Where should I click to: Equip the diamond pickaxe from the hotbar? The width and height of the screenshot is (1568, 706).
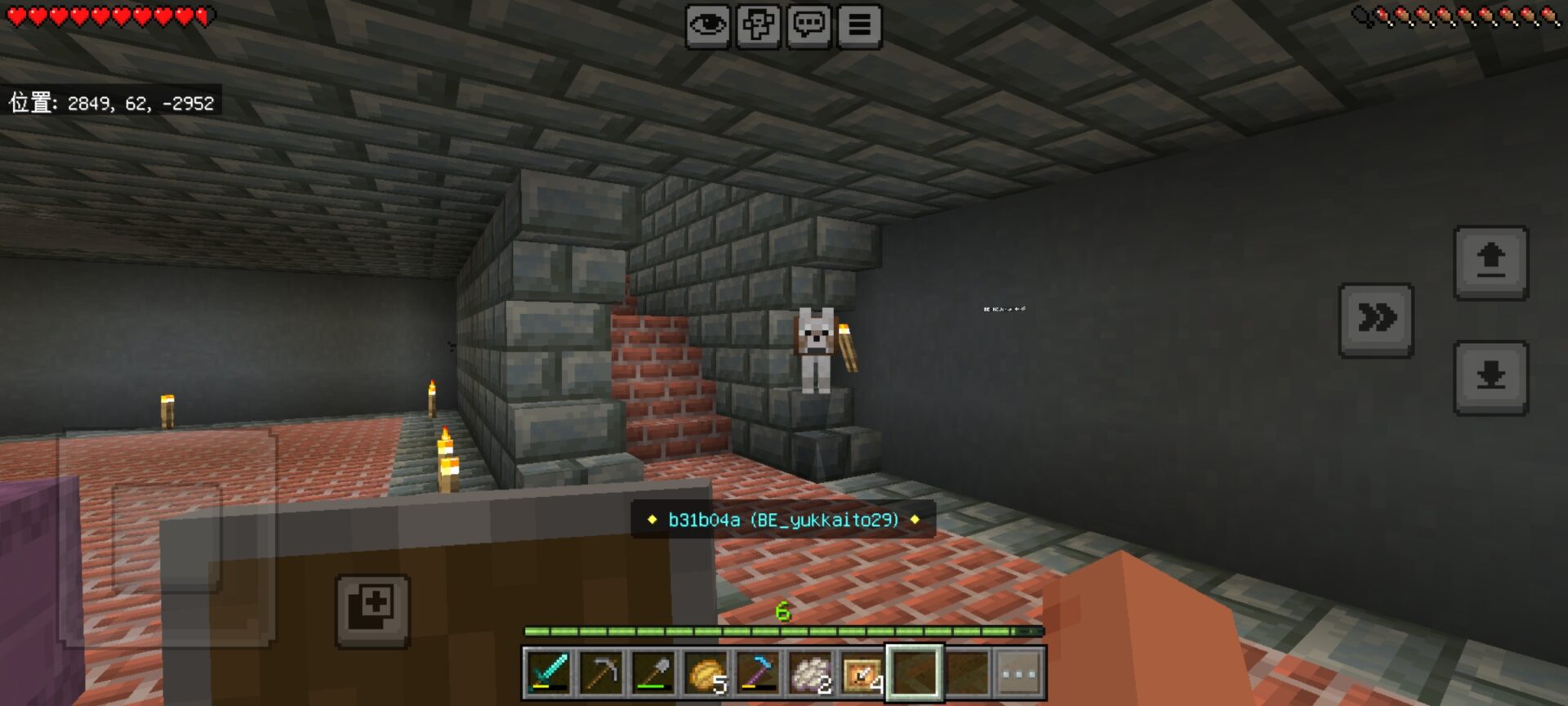759,673
